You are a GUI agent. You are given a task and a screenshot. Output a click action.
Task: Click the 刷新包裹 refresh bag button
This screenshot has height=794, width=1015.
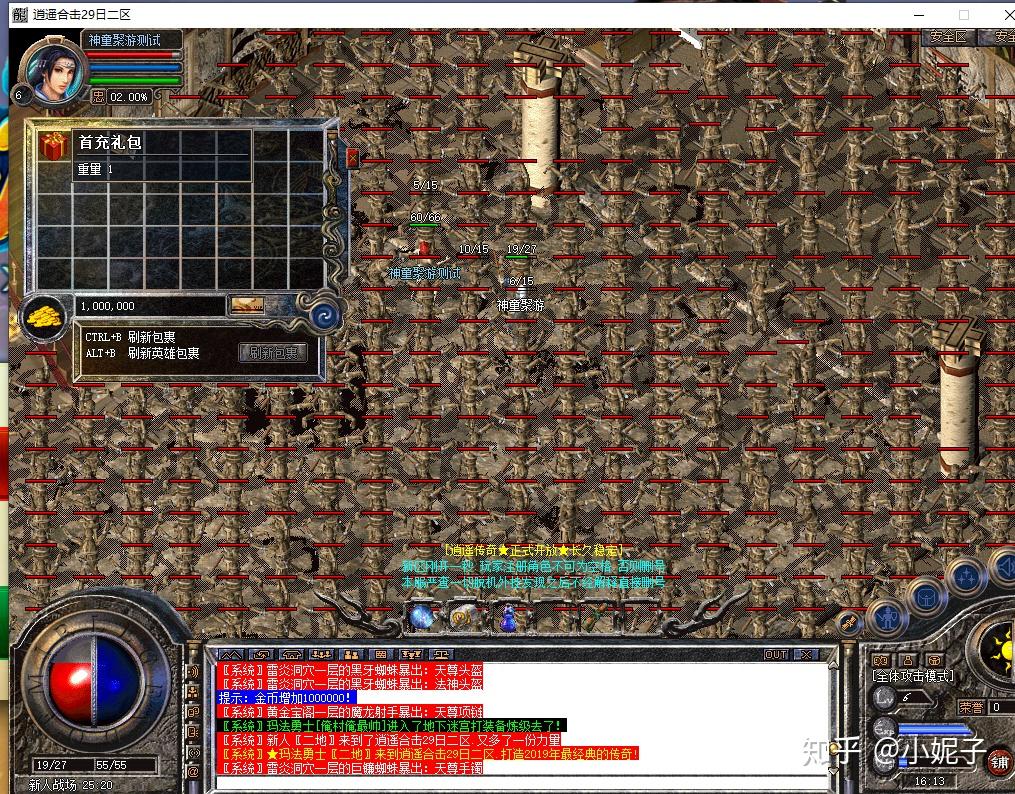tap(272, 352)
